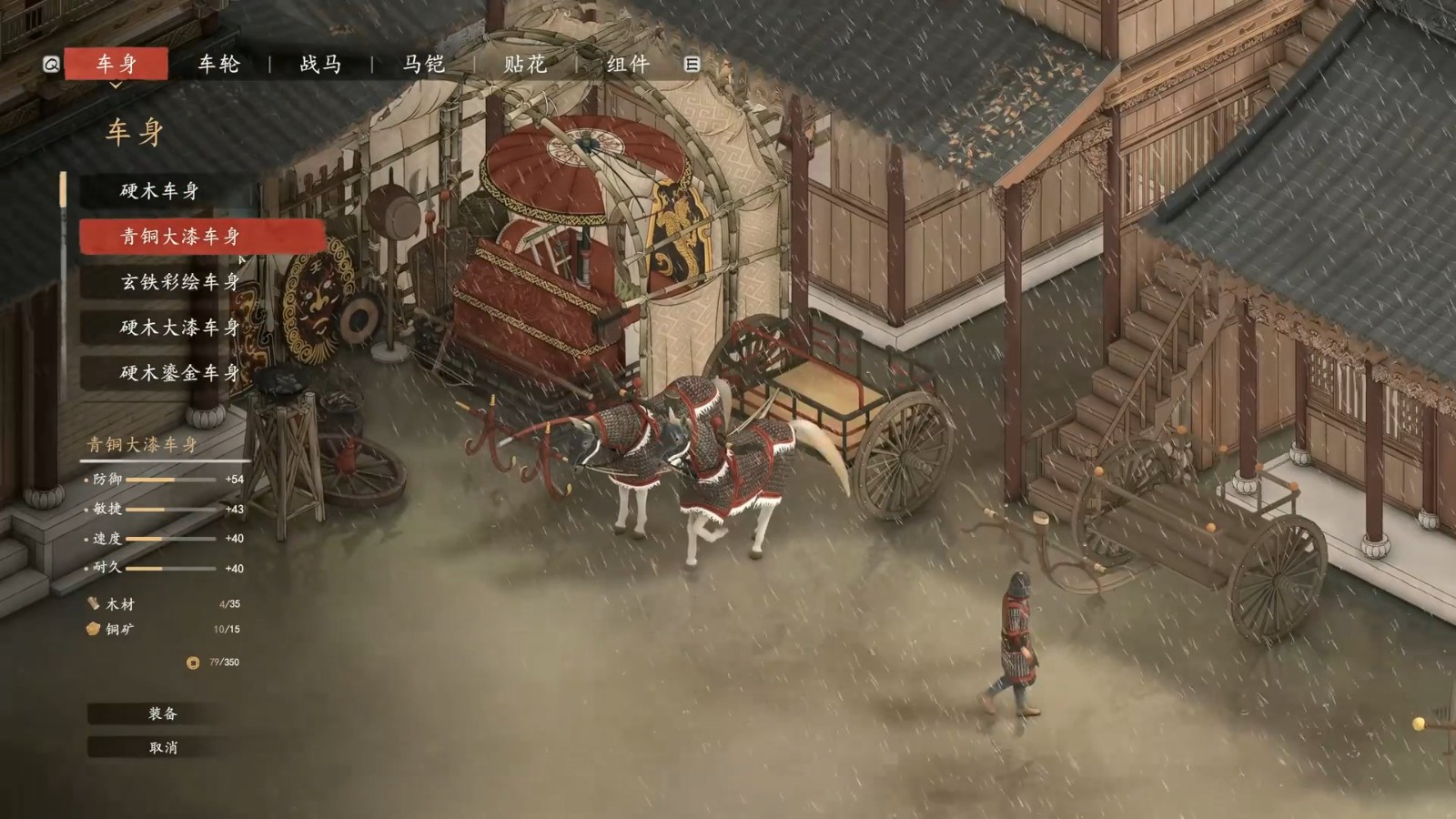Image resolution: width=1456 pixels, height=819 pixels.
Task: Select the 马铠 horse armor tab
Action: (424, 65)
